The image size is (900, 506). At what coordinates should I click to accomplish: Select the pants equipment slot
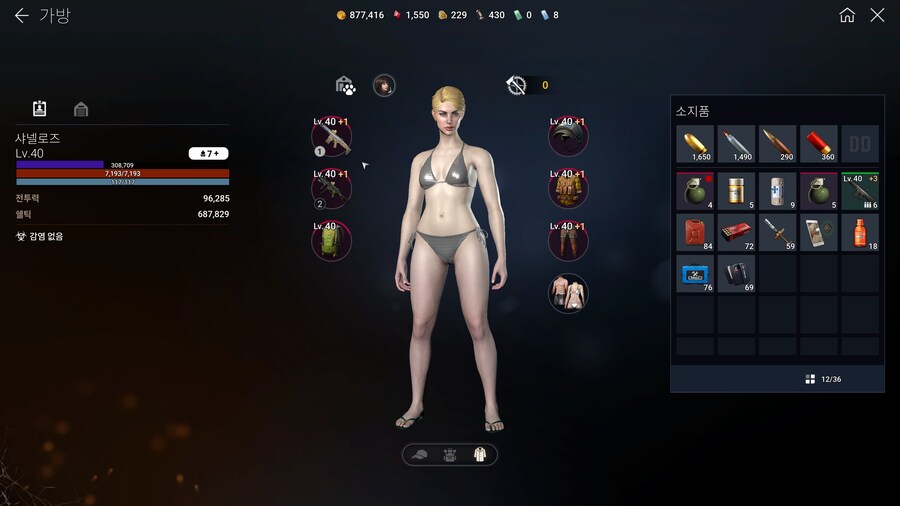tap(568, 241)
